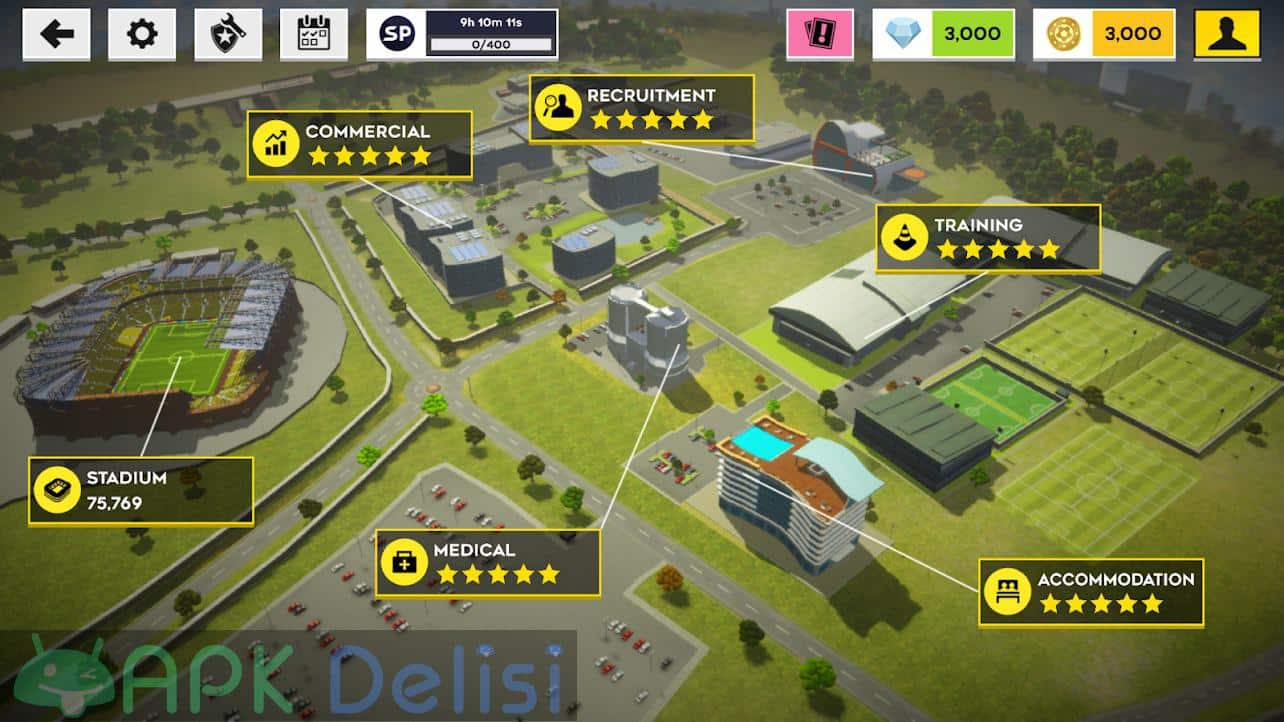This screenshot has height=722, width=1284.
Task: Go back using the arrow button
Action: pos(56,35)
